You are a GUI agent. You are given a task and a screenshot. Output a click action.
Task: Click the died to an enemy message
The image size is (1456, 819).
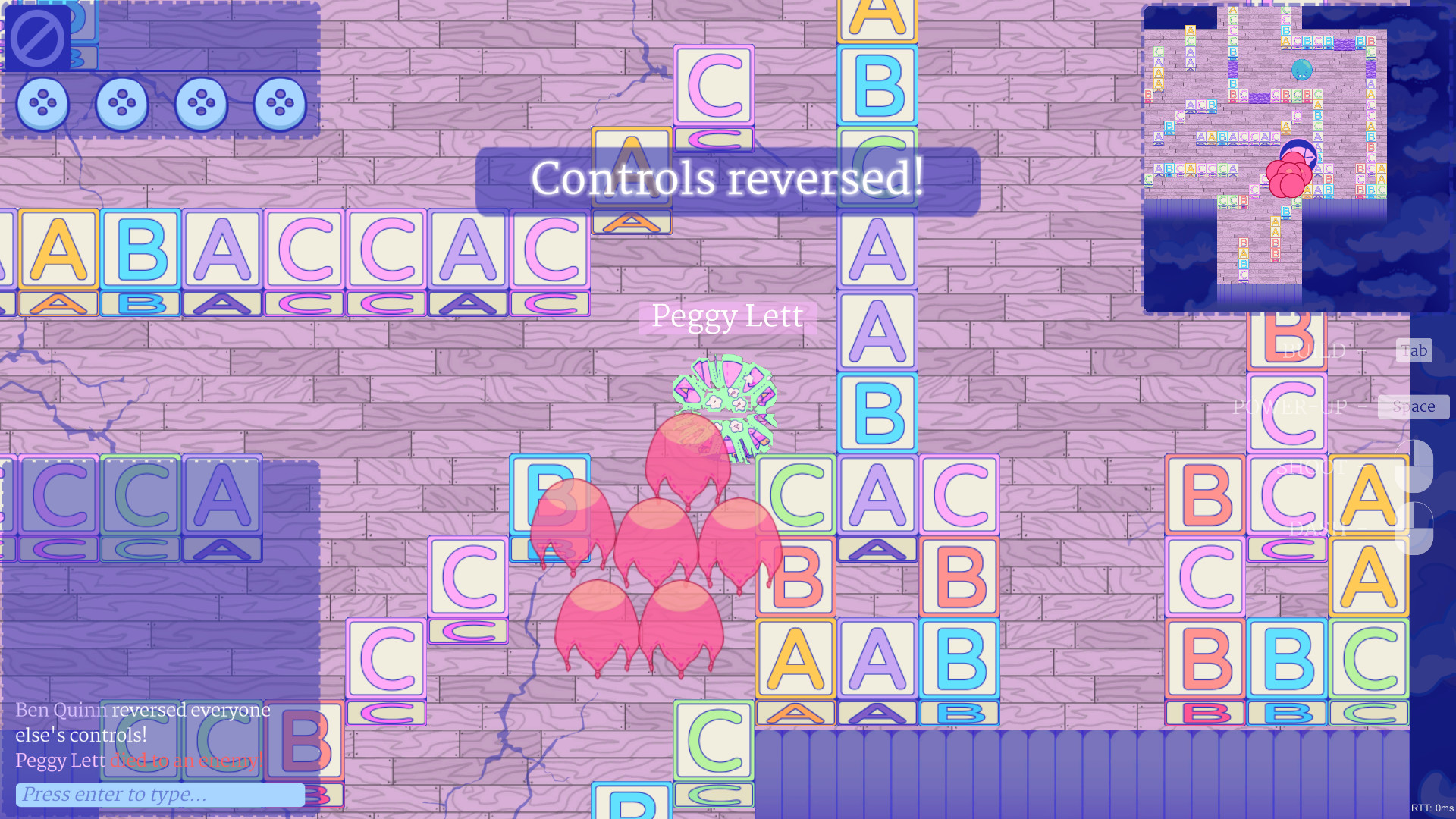(186, 761)
